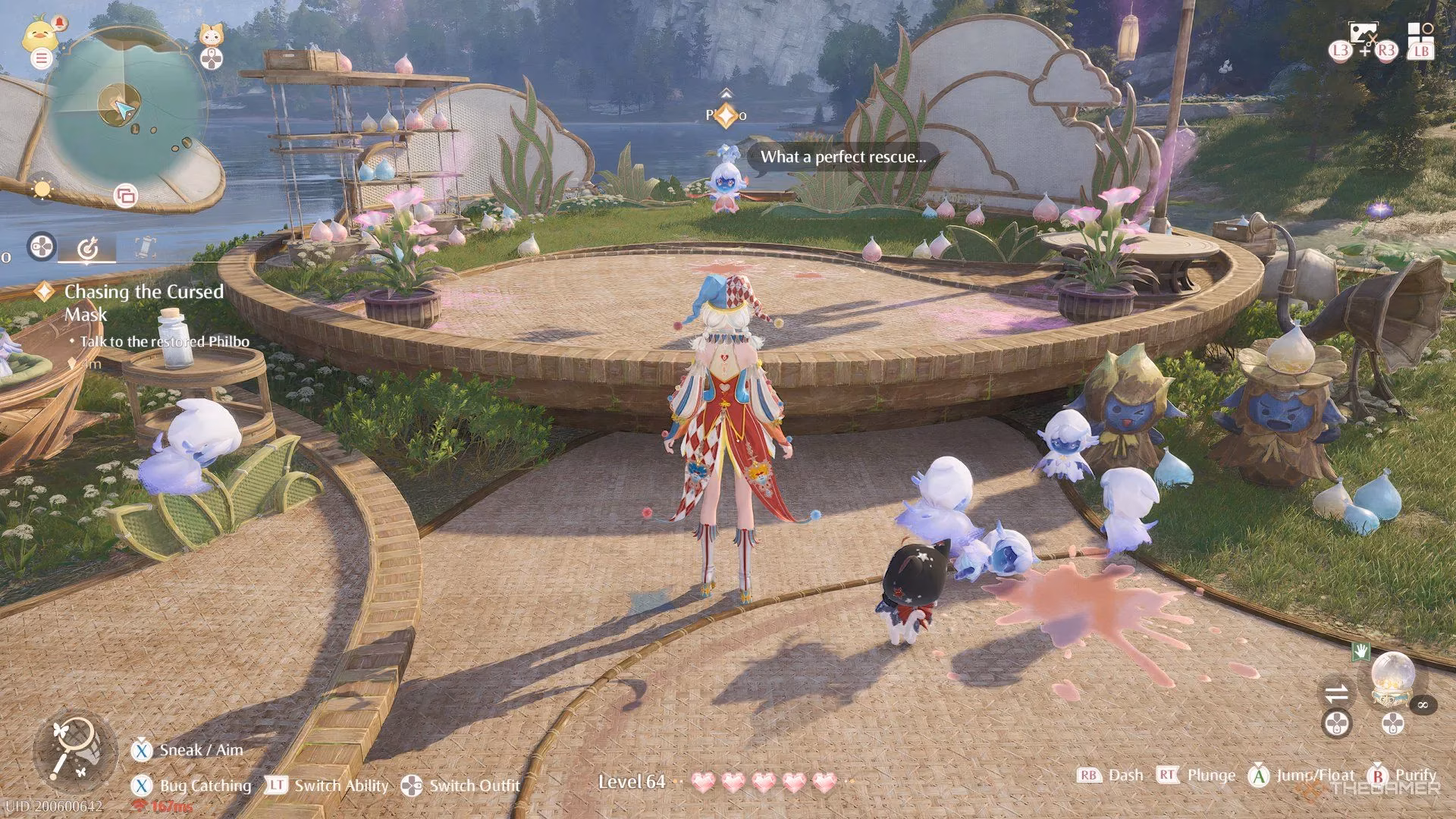This screenshot has width=1456, height=819.
Task: Click the Philbo quest marker diamond
Action: point(726,115)
